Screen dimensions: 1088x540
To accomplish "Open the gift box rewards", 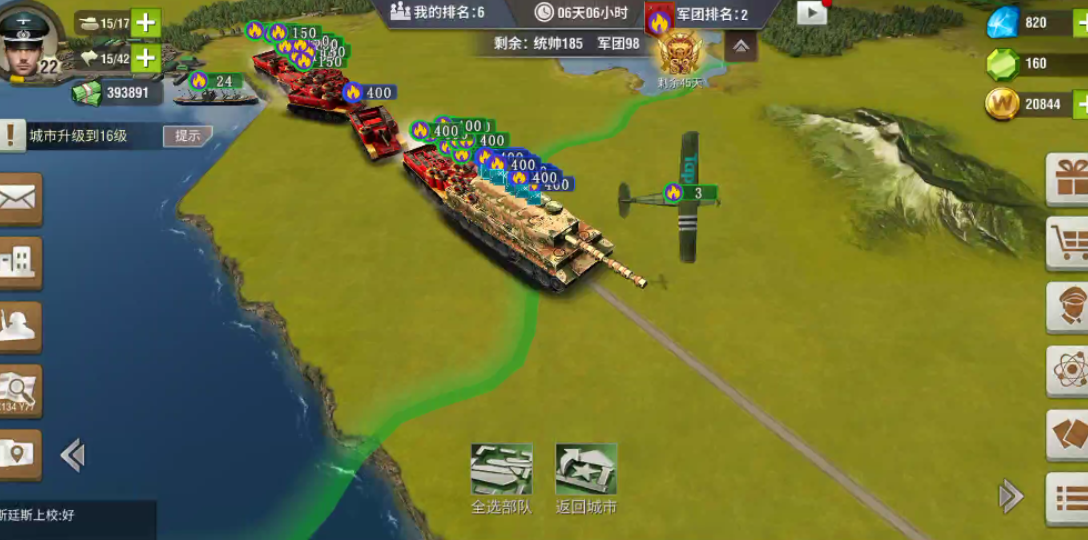I will pyautogui.click(x=1067, y=179).
